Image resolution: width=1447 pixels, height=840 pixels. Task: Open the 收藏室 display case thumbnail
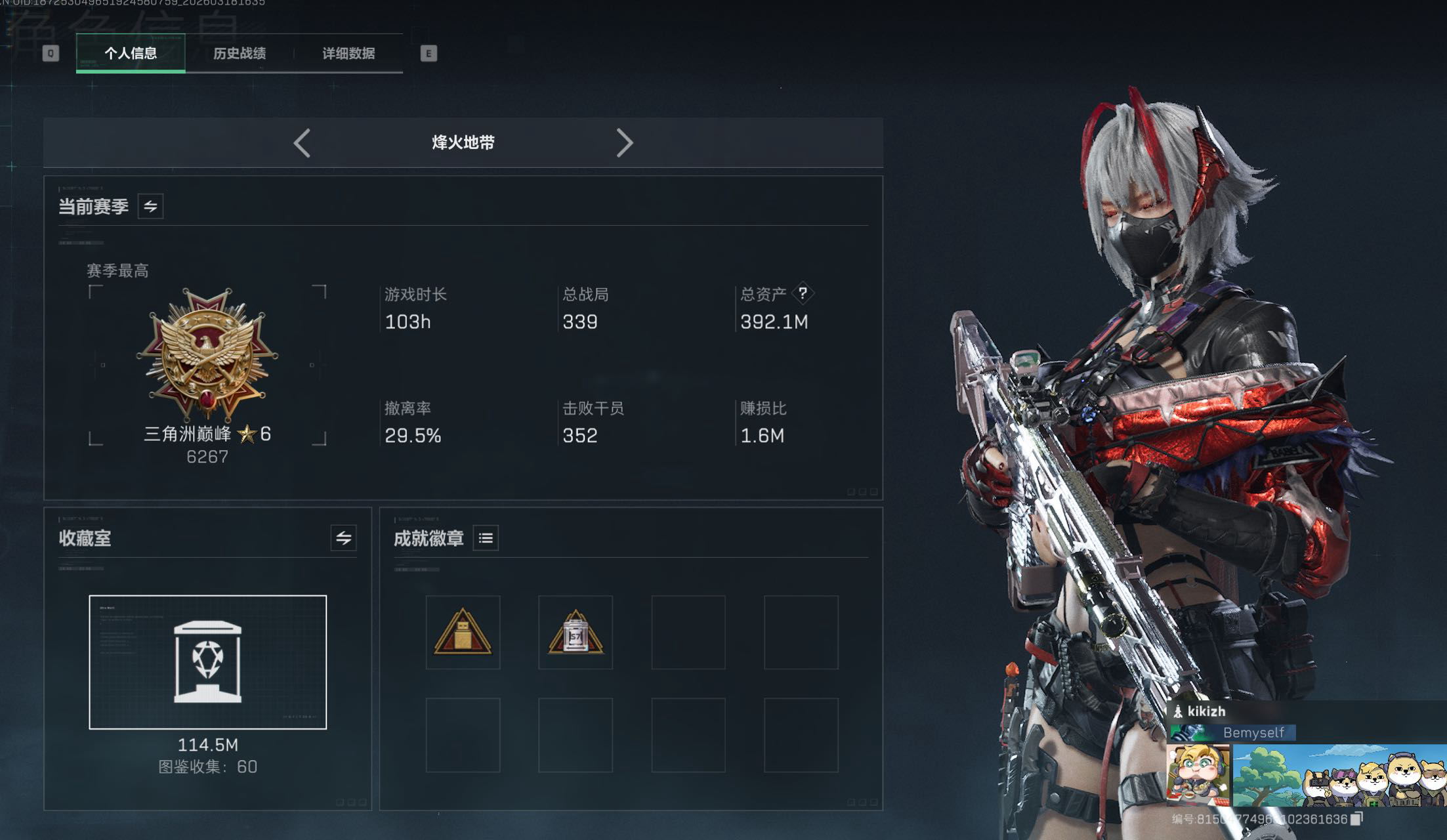pos(207,661)
